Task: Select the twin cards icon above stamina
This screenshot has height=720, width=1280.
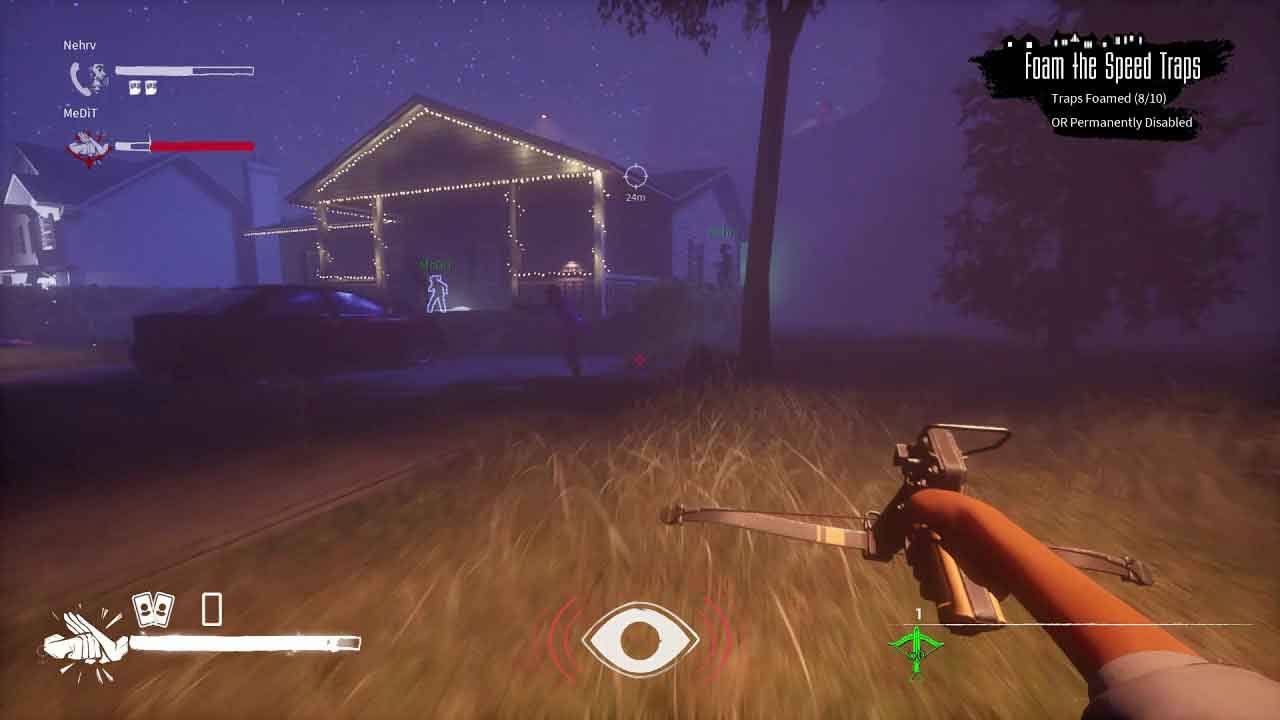Action: [153, 609]
